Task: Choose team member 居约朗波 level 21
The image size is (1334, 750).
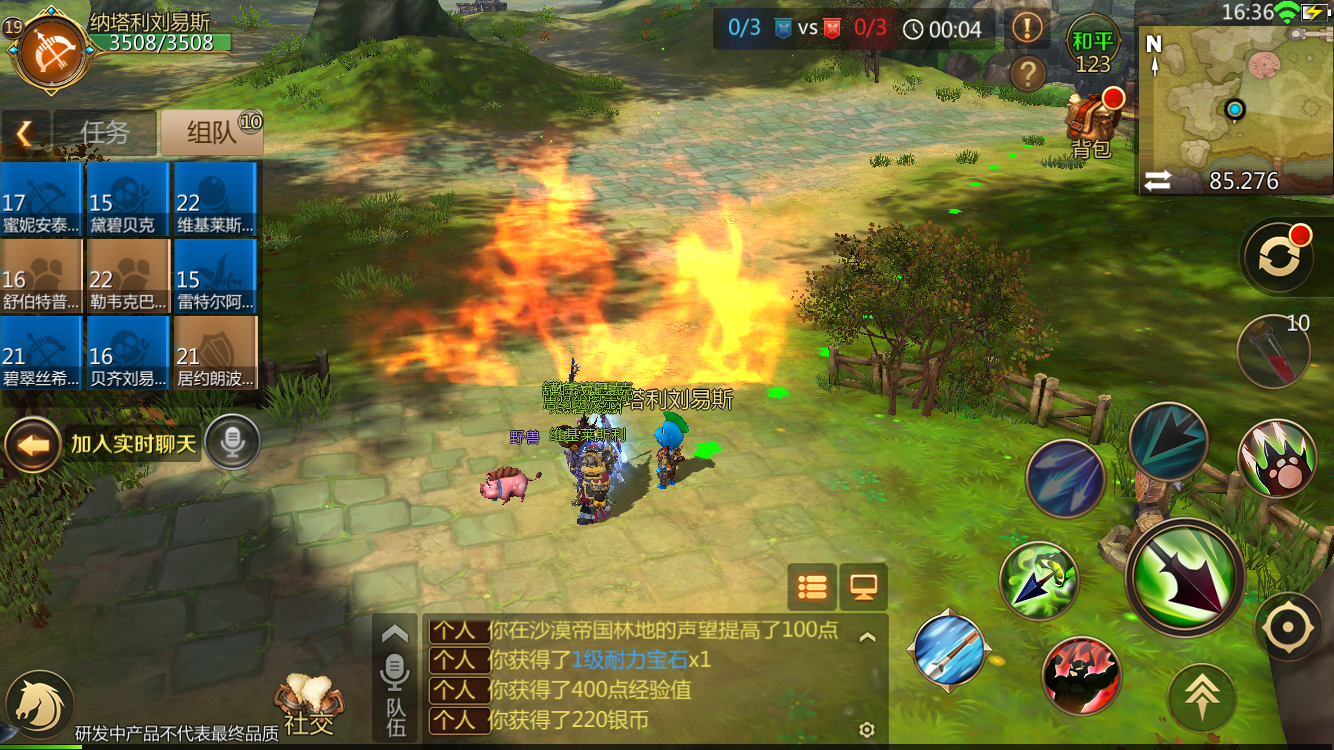Action: (x=215, y=353)
